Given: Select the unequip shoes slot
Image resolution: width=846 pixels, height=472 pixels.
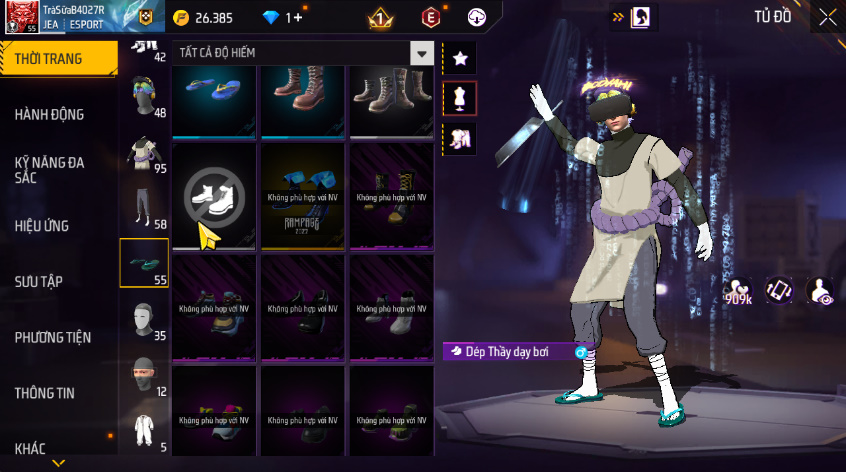Looking at the screenshot, I should click(215, 194).
